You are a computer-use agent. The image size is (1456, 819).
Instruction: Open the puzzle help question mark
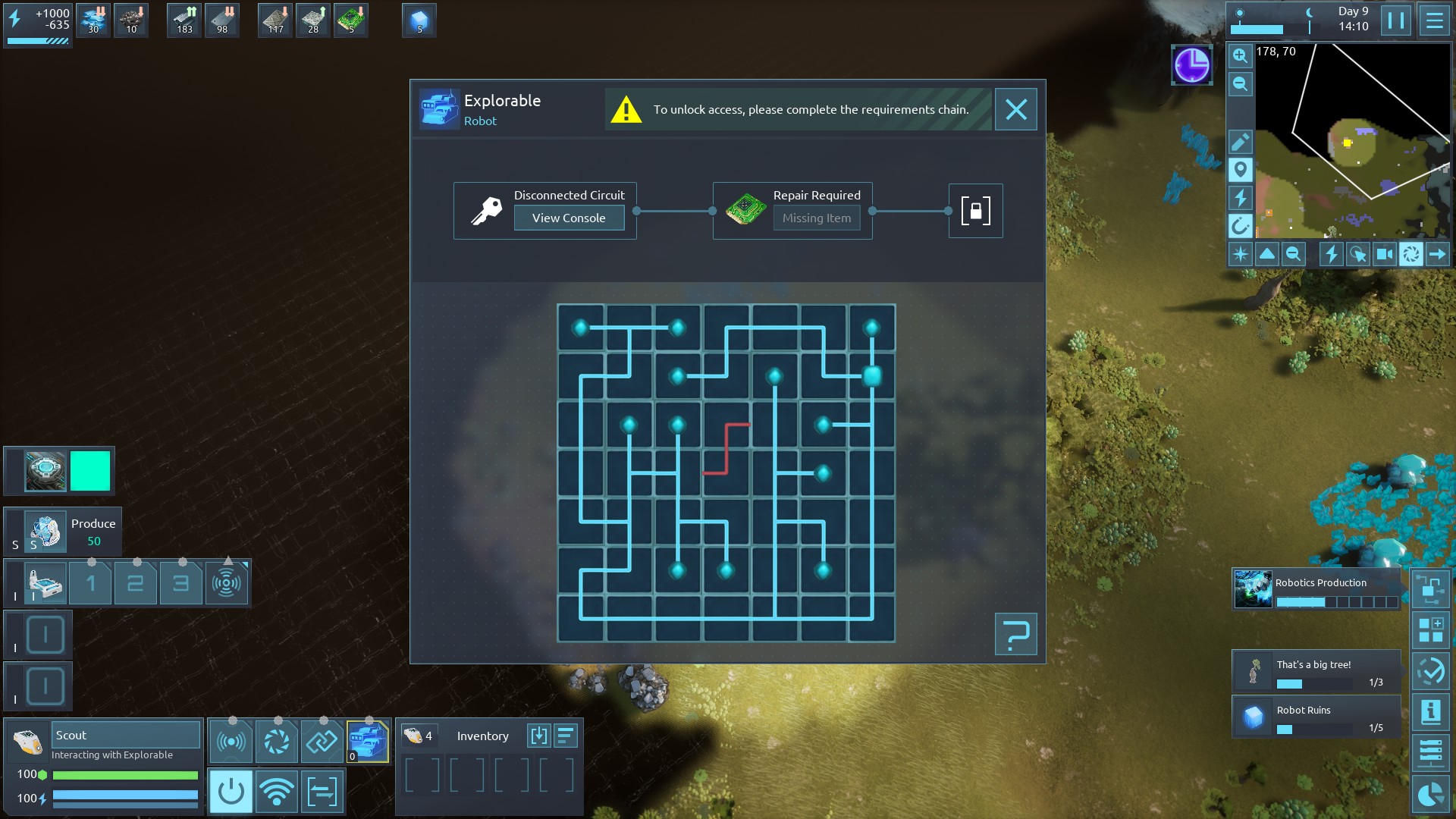[x=1015, y=634]
